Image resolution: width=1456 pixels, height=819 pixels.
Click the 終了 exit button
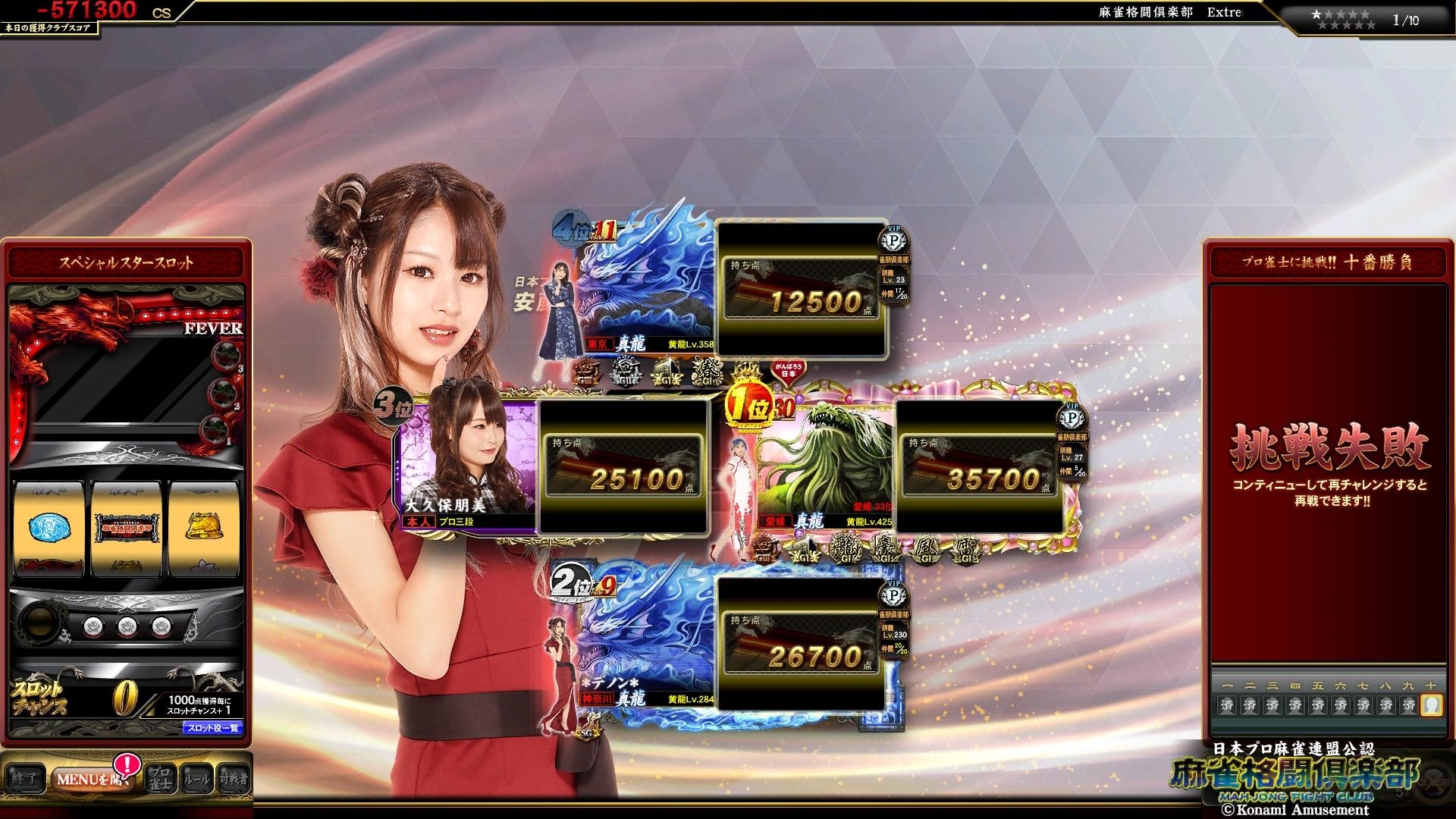(24, 779)
